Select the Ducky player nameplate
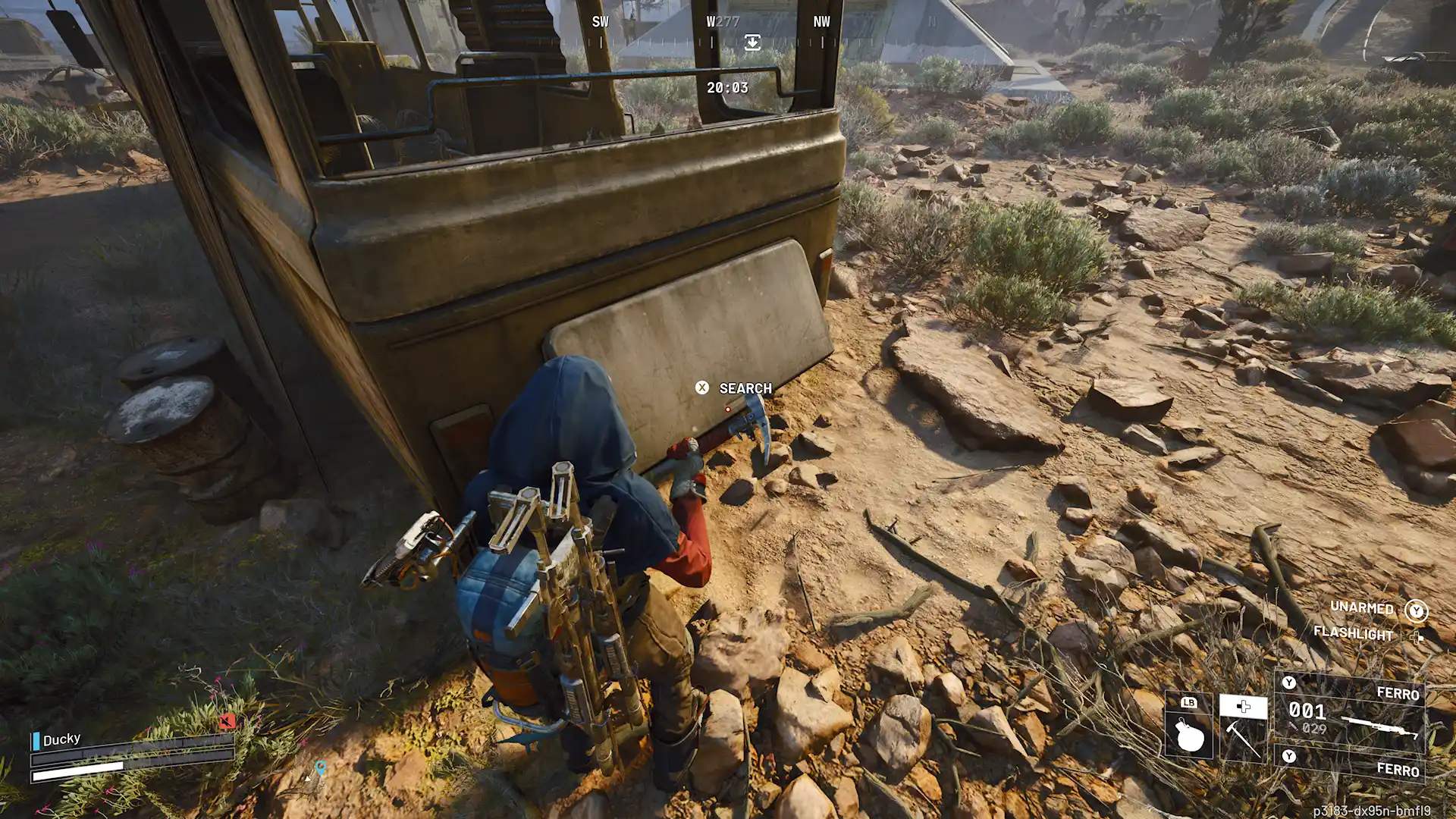This screenshot has height=819, width=1456. coord(61,739)
